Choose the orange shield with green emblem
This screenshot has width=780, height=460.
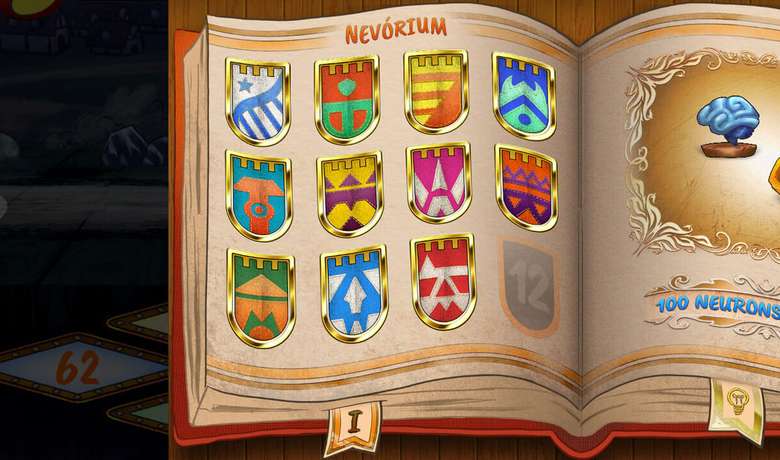347,97
